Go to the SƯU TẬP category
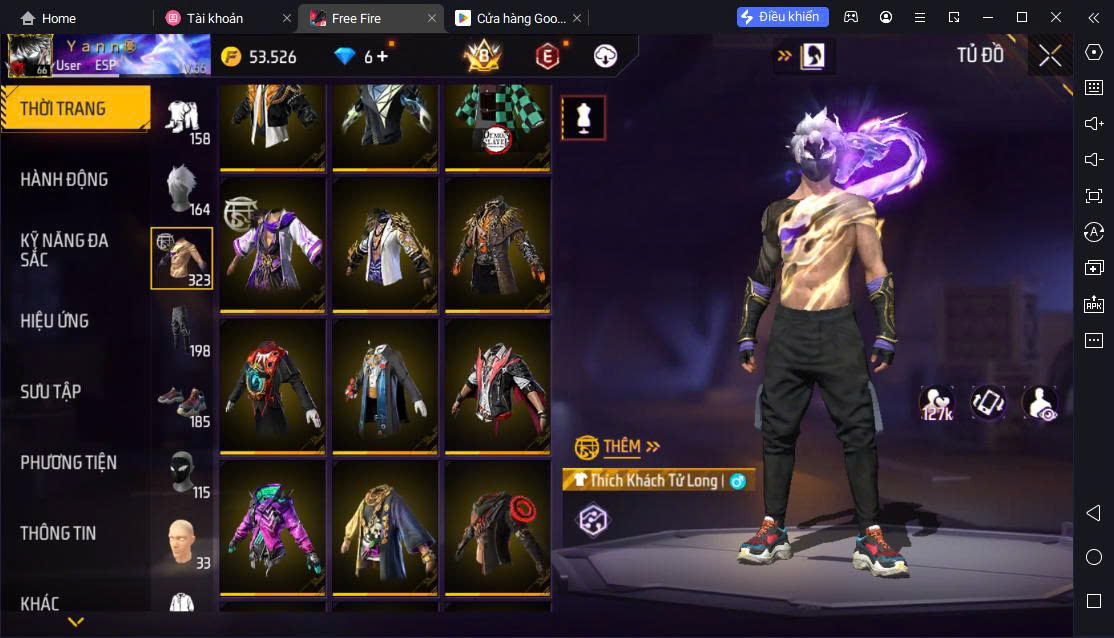Image resolution: width=1114 pixels, height=638 pixels. click(x=51, y=392)
